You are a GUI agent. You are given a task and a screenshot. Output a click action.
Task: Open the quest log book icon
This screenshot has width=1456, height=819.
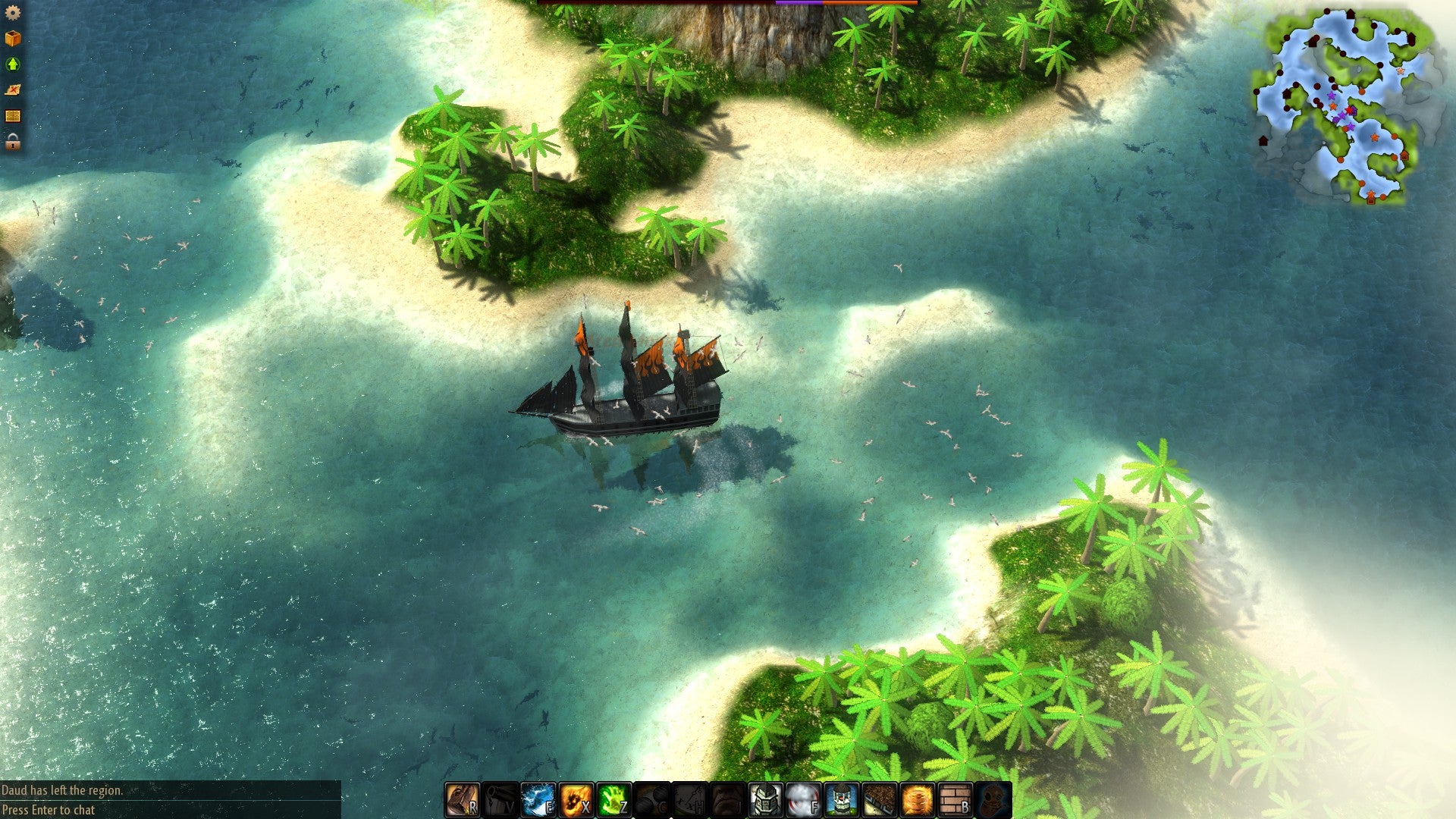pos(12,115)
